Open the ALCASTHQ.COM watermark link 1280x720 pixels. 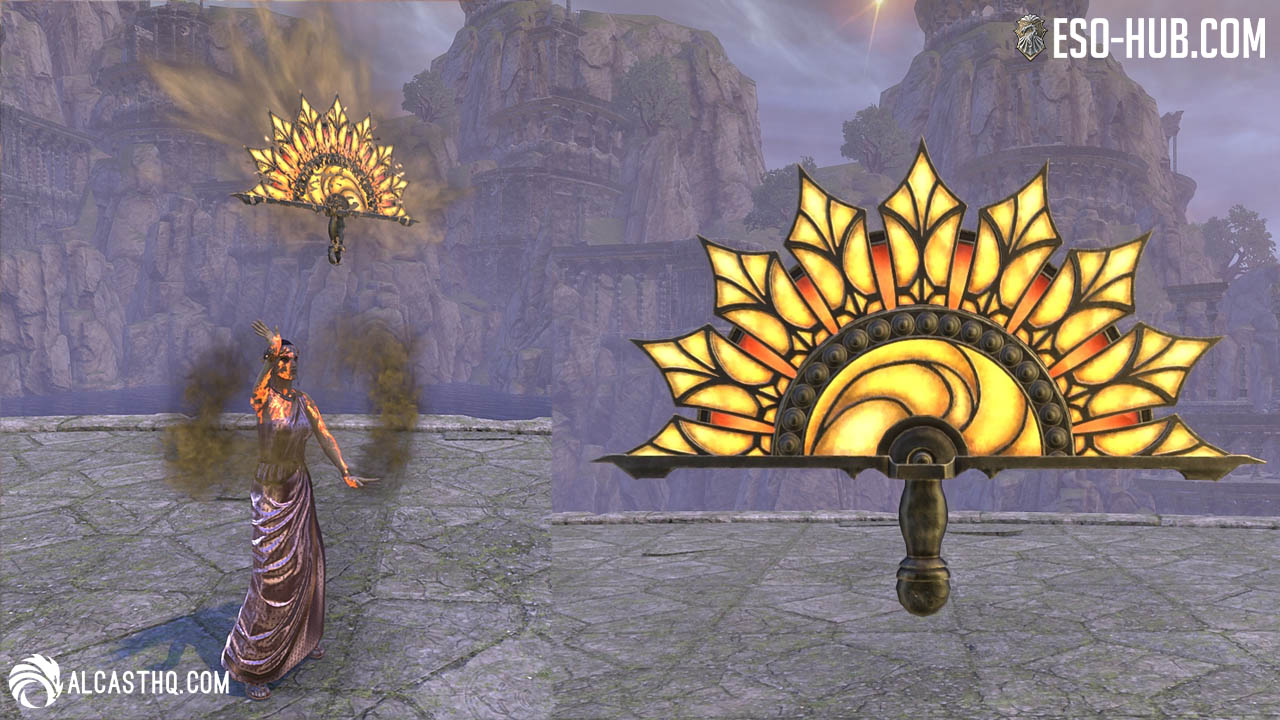(x=120, y=682)
